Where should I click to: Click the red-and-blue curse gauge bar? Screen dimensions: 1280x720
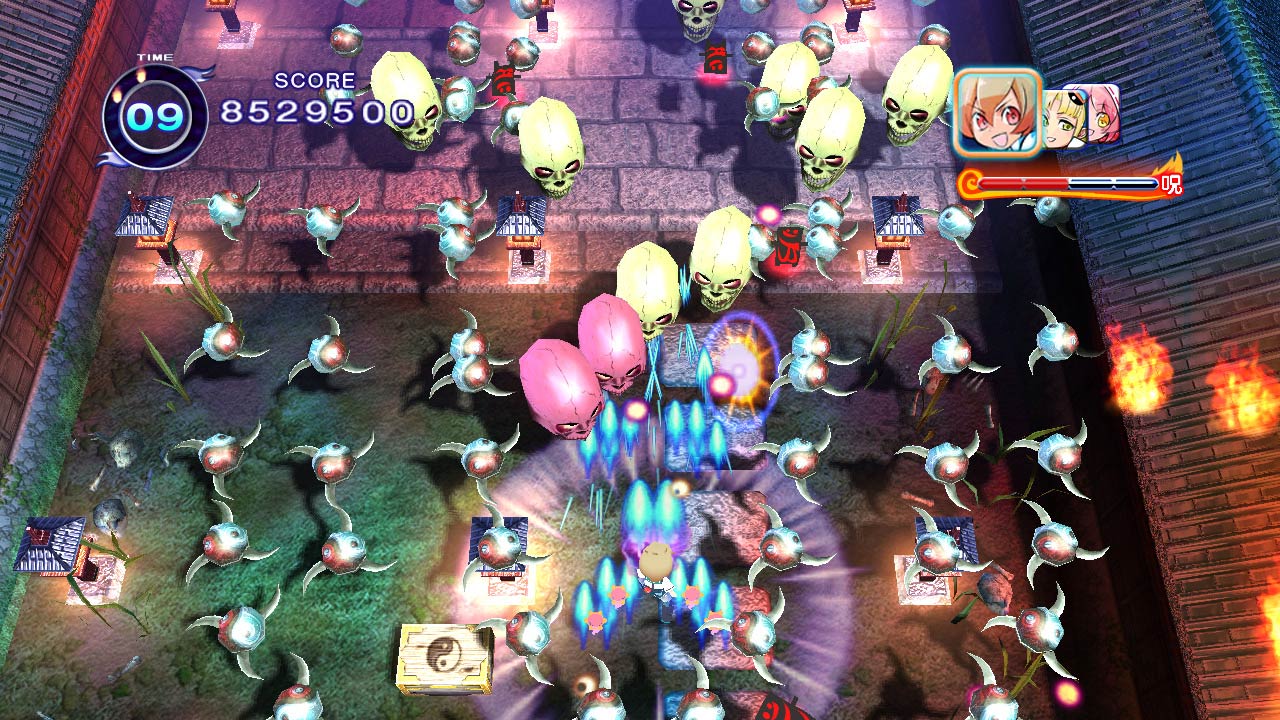1070,182
